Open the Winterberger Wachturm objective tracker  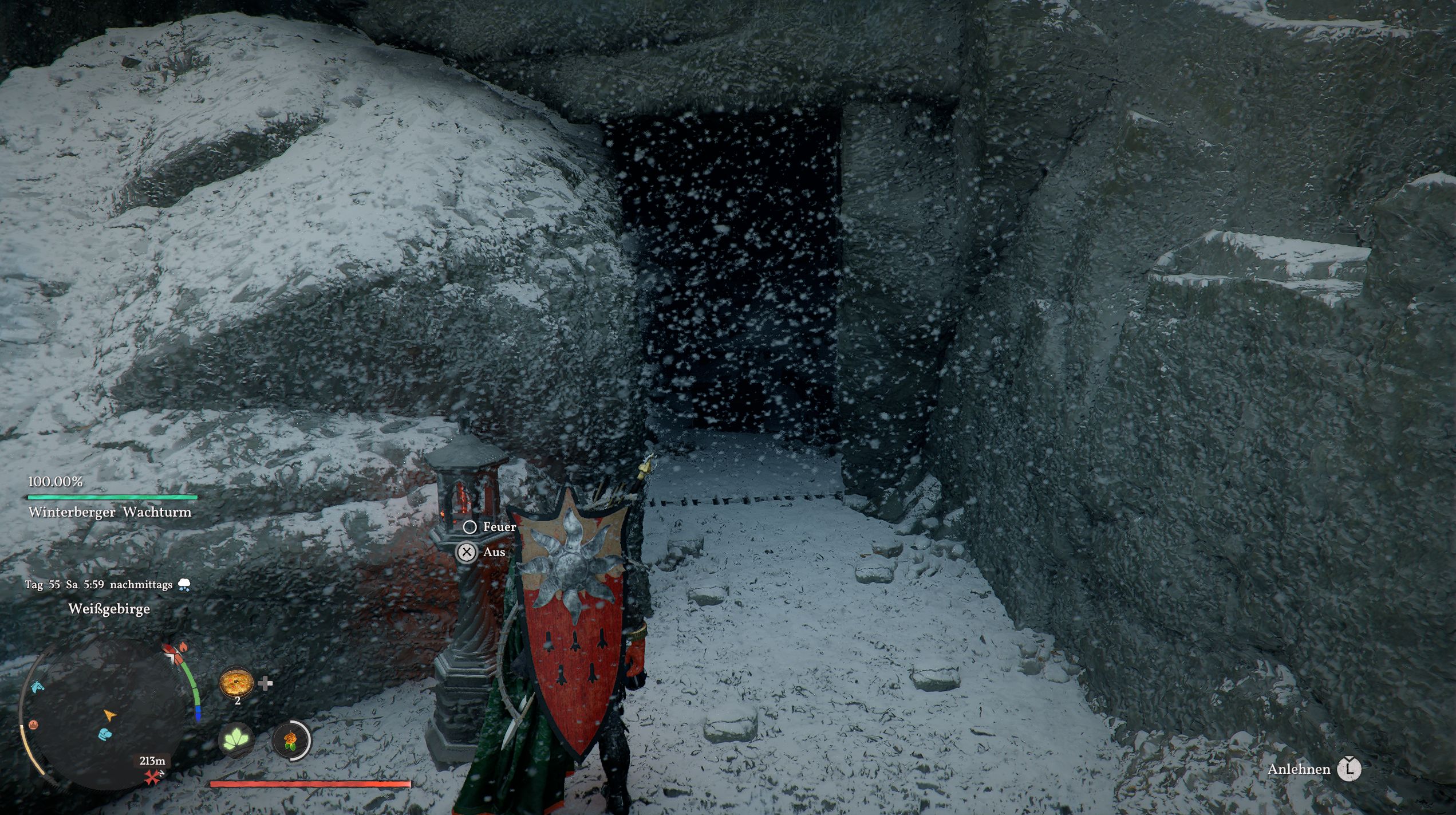click(x=110, y=511)
